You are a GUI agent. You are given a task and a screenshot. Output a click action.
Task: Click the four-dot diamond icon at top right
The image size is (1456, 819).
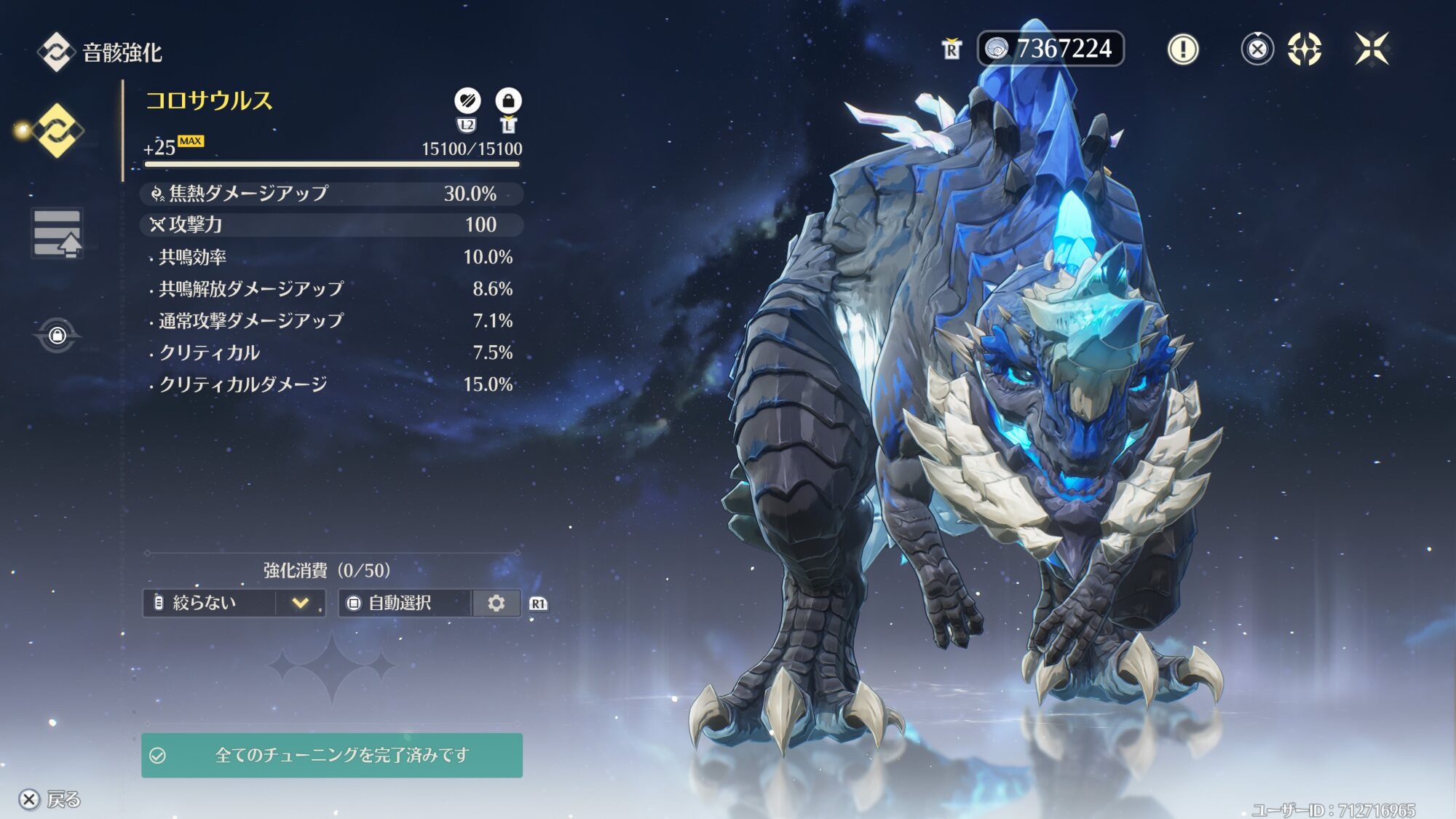1304,50
